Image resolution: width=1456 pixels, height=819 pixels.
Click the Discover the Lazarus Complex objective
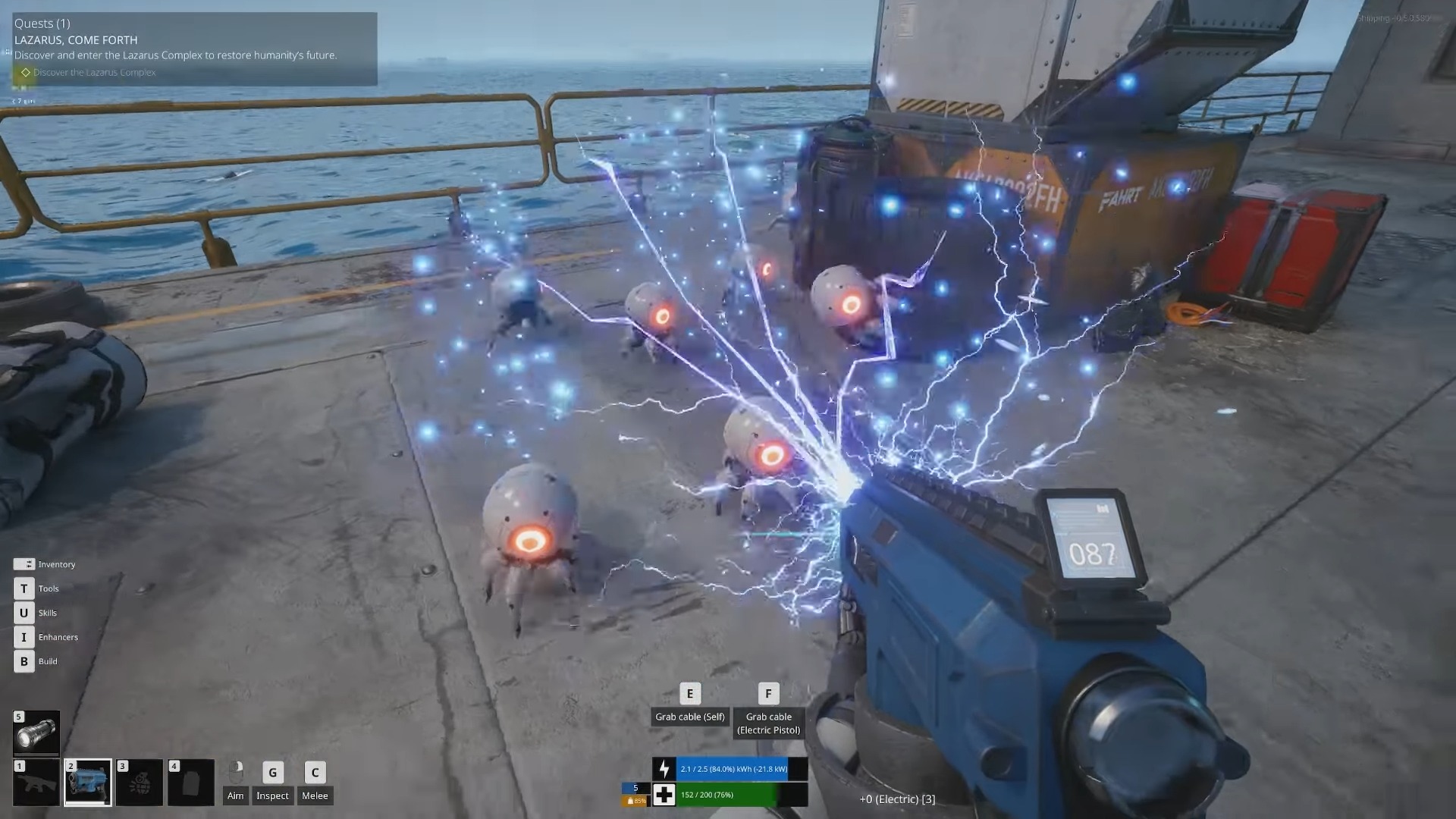click(94, 73)
